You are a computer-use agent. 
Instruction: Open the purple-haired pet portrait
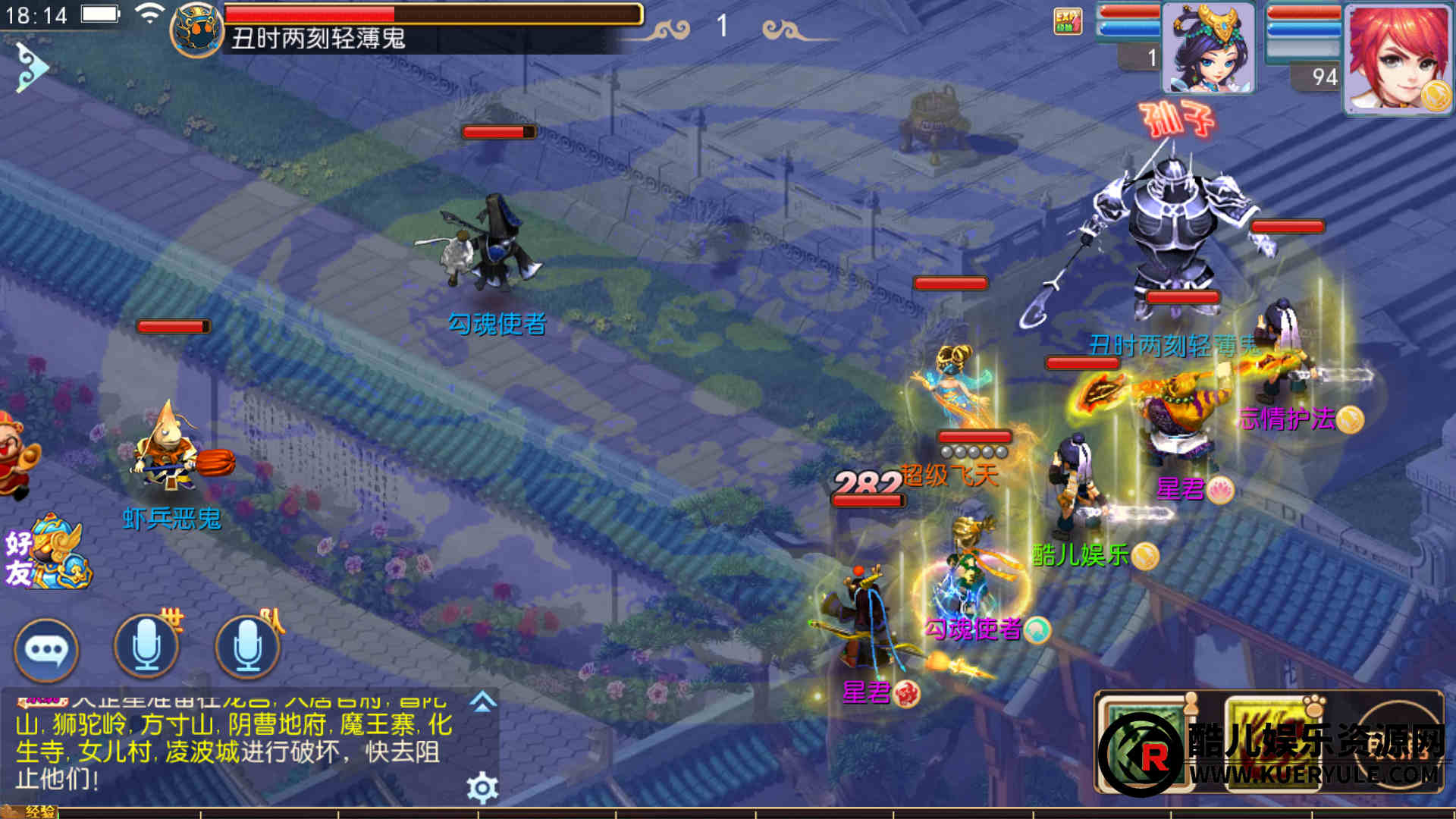click(x=1209, y=48)
